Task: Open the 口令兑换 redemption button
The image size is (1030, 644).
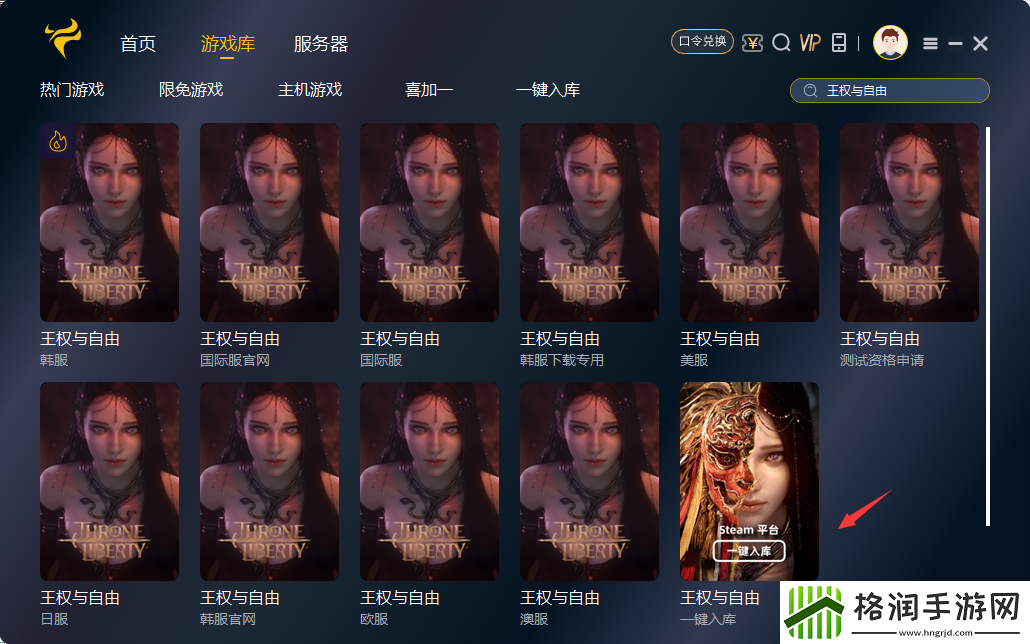Action: click(x=702, y=42)
